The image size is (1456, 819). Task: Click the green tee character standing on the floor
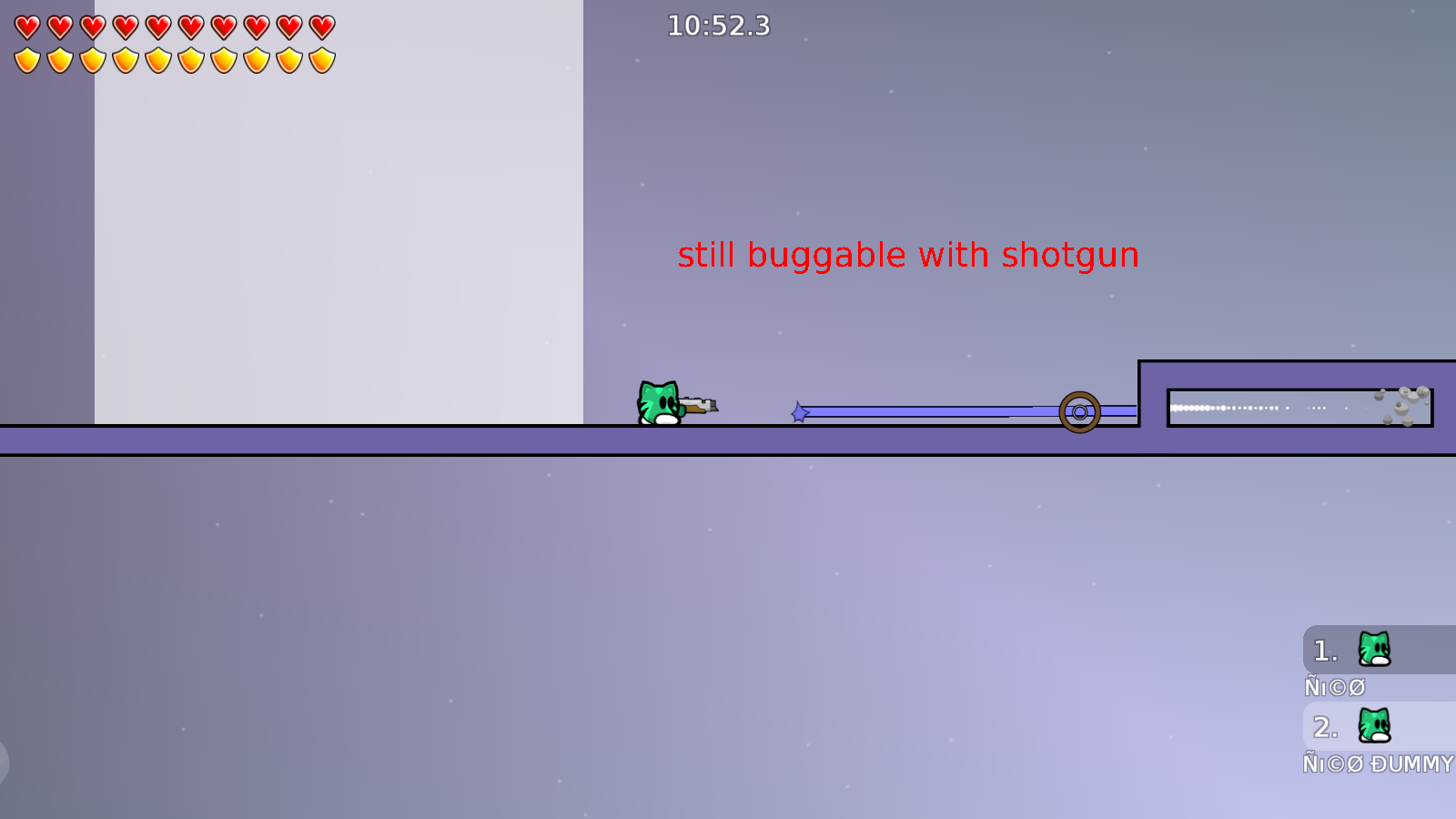(660, 403)
